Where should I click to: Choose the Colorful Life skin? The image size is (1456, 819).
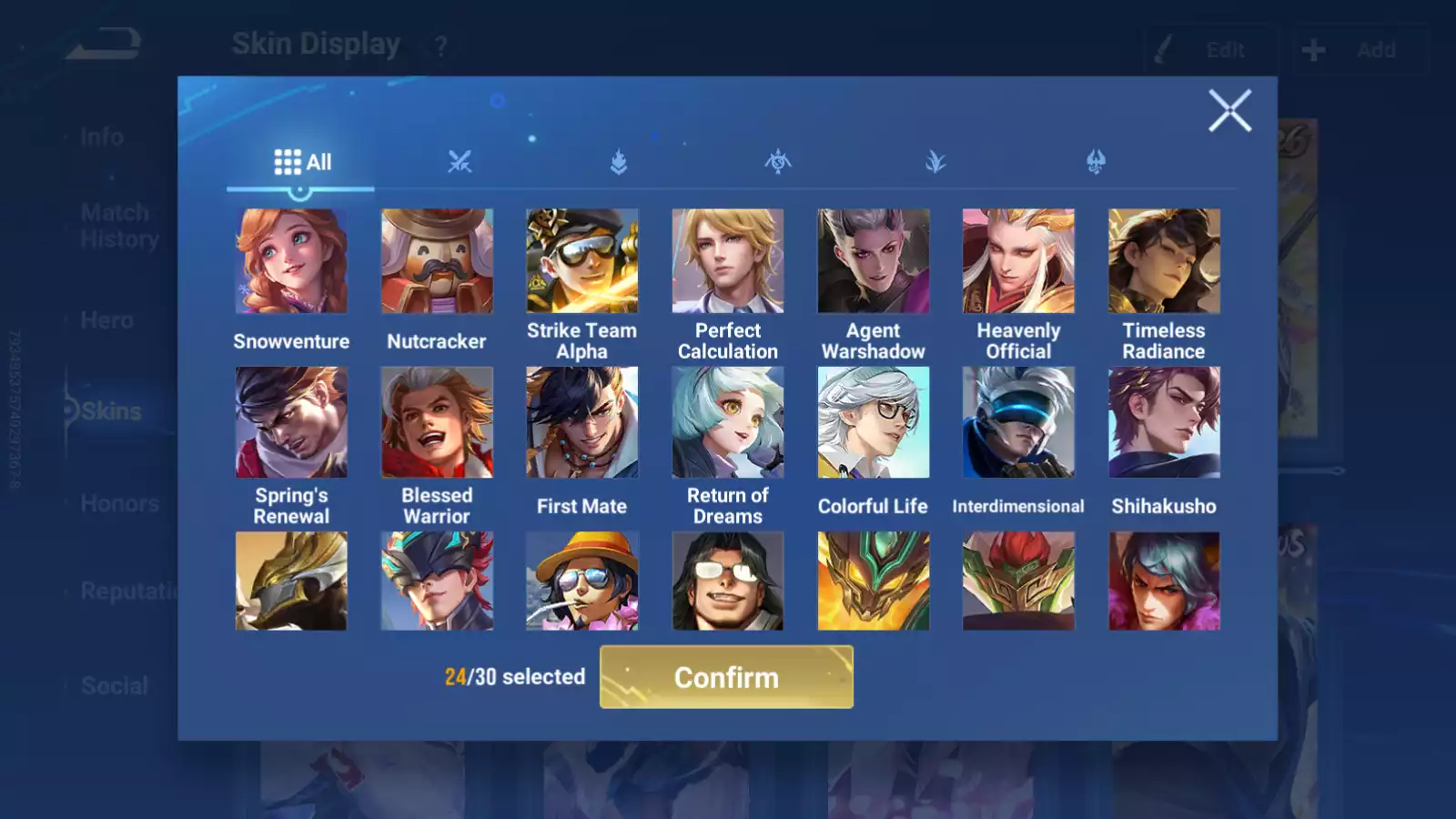click(874, 422)
